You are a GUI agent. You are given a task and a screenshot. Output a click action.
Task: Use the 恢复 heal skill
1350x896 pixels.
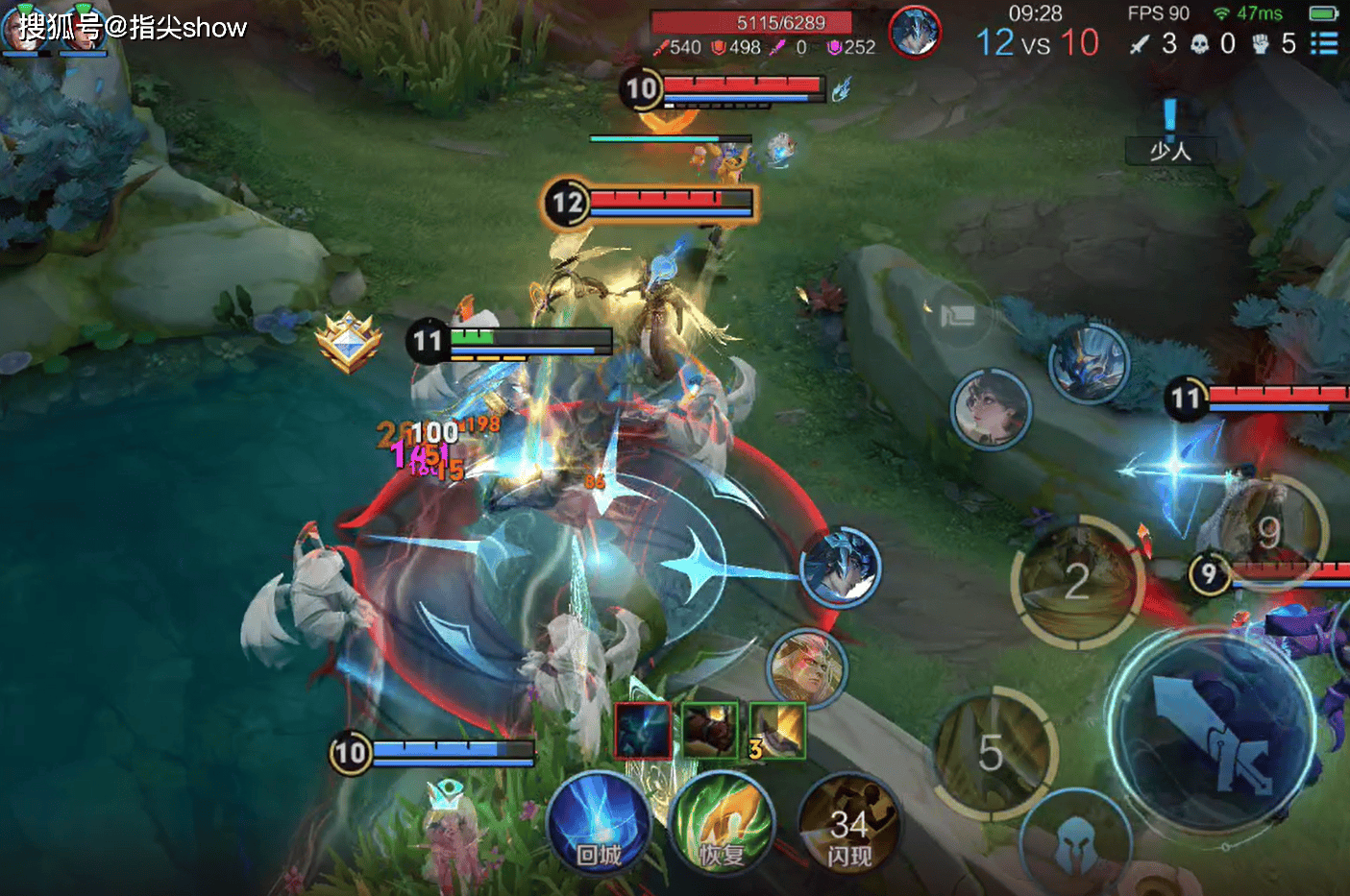pyautogui.click(x=721, y=824)
